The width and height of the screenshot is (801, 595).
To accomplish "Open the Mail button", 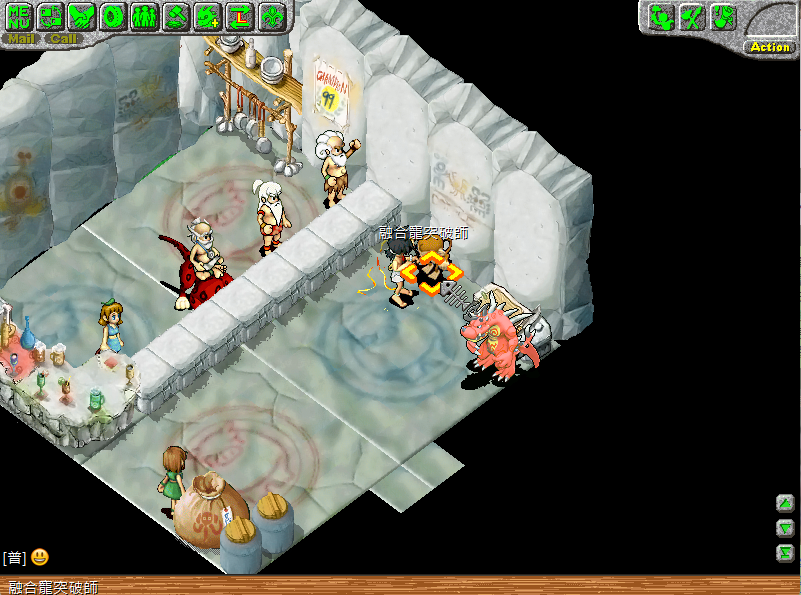I will [21, 39].
